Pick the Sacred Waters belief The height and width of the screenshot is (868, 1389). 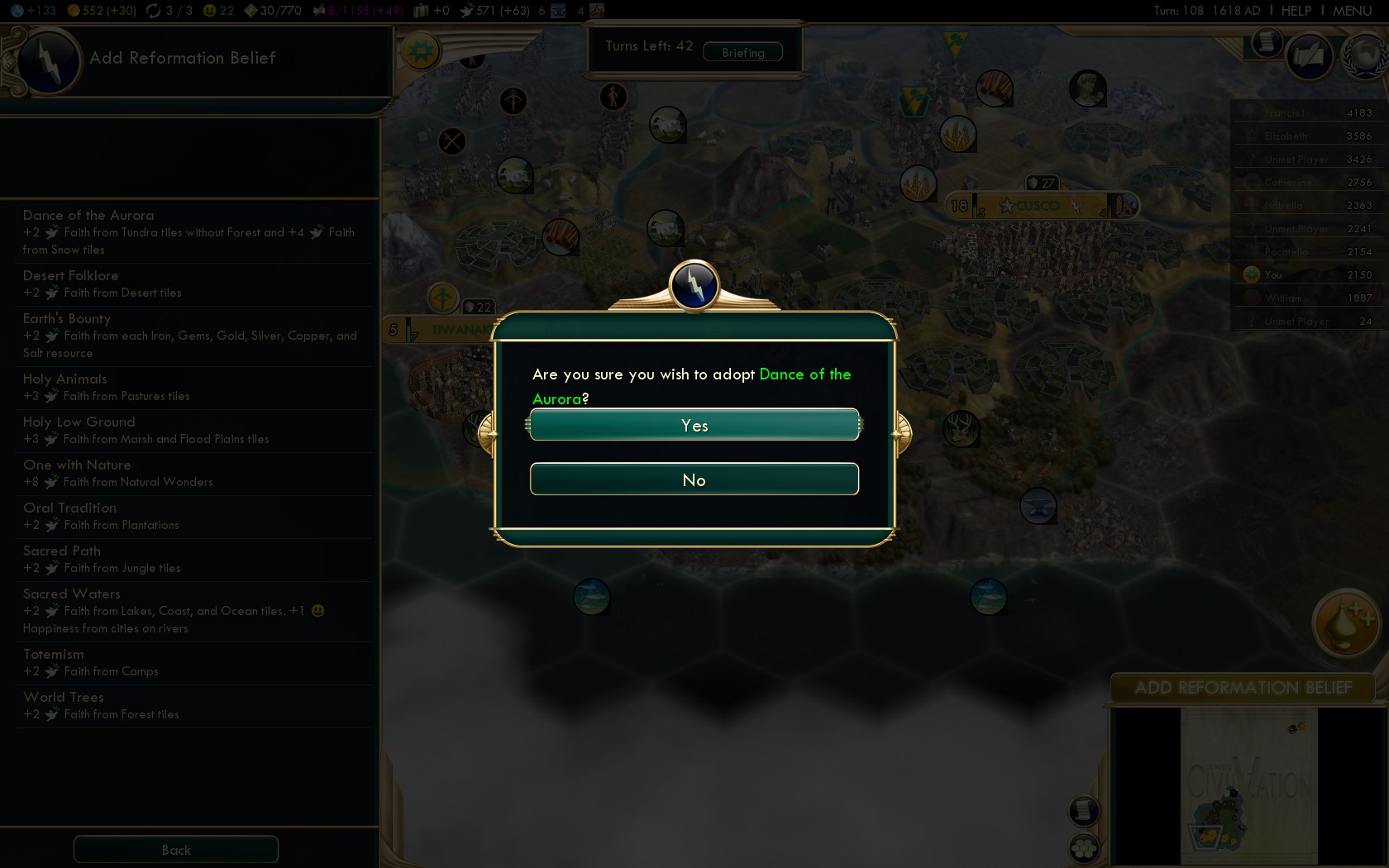pyautogui.click(x=189, y=610)
